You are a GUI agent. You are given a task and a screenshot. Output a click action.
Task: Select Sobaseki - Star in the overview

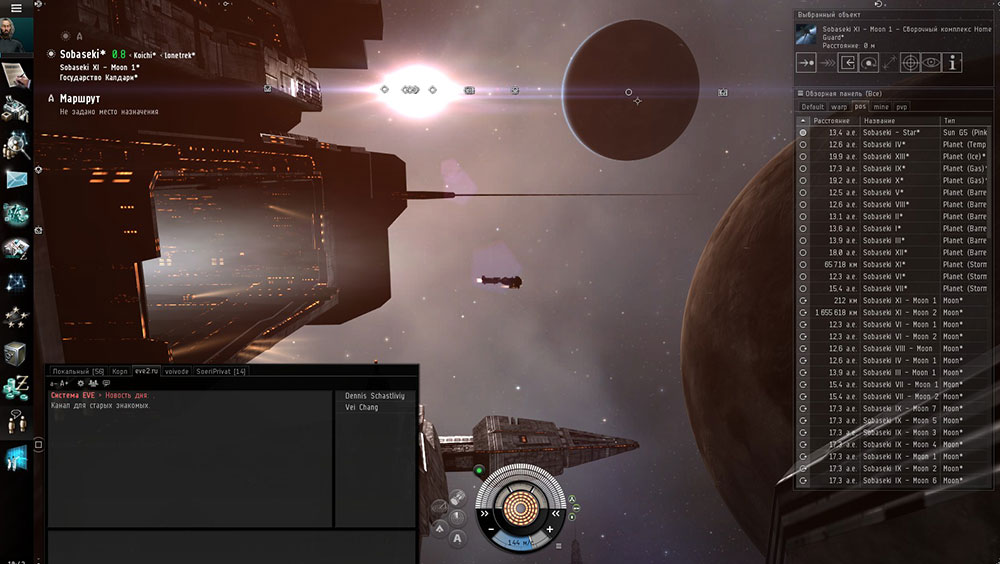tap(891, 132)
